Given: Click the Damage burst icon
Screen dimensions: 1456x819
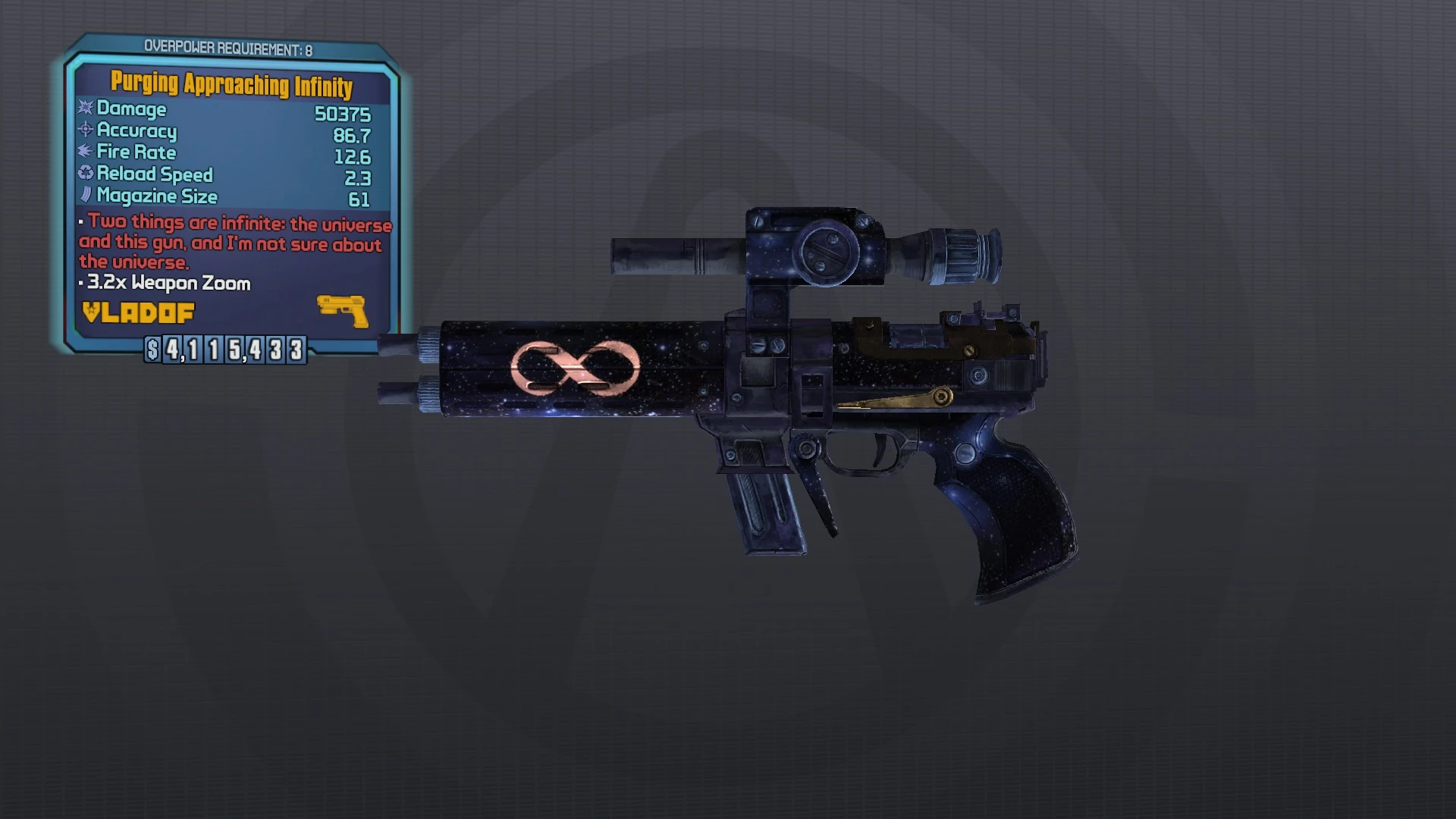Looking at the screenshot, I should coord(86,109).
